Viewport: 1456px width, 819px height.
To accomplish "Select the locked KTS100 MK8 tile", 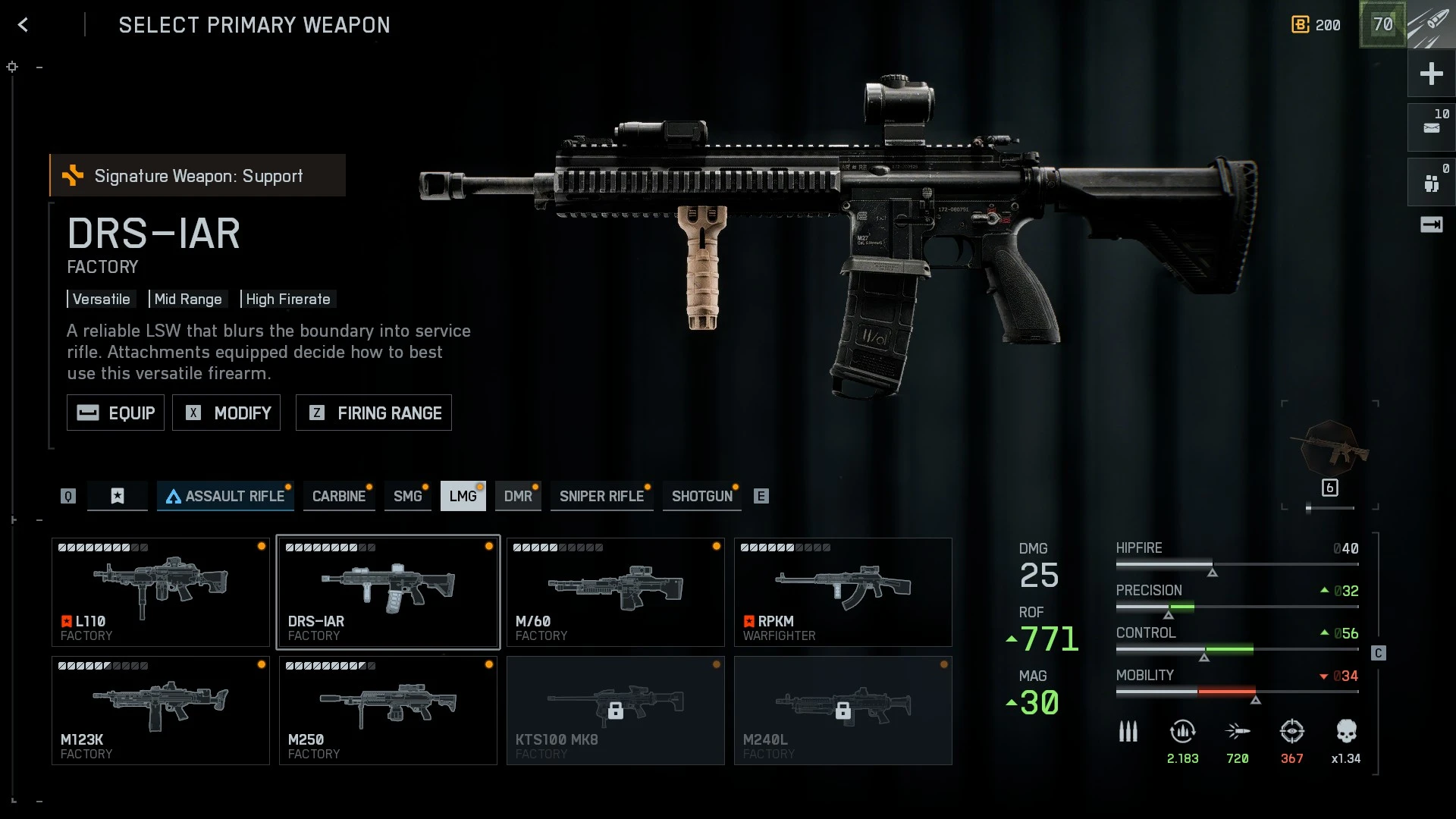I will [x=616, y=711].
